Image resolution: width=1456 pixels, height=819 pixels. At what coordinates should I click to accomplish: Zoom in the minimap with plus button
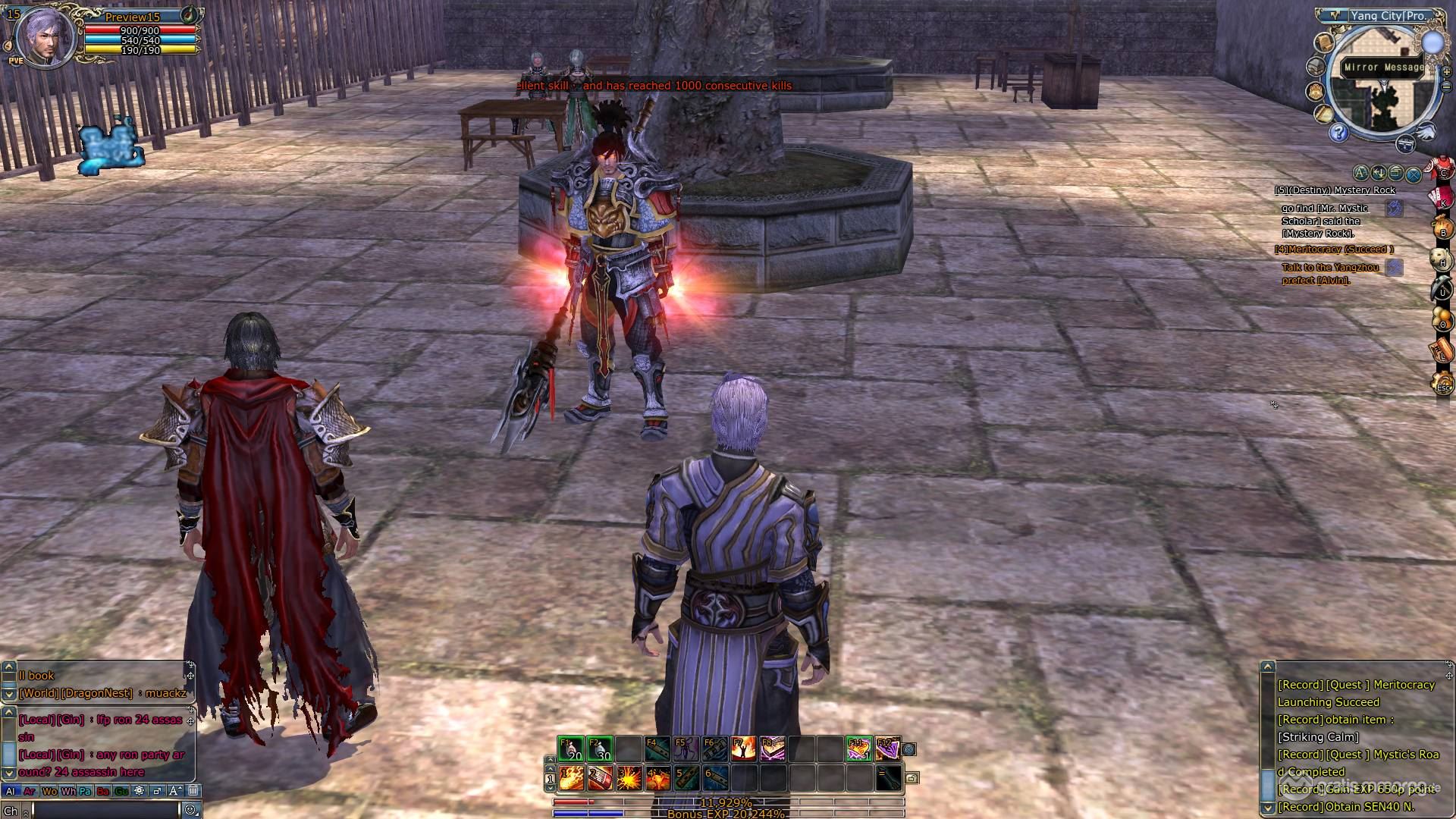(1446, 71)
